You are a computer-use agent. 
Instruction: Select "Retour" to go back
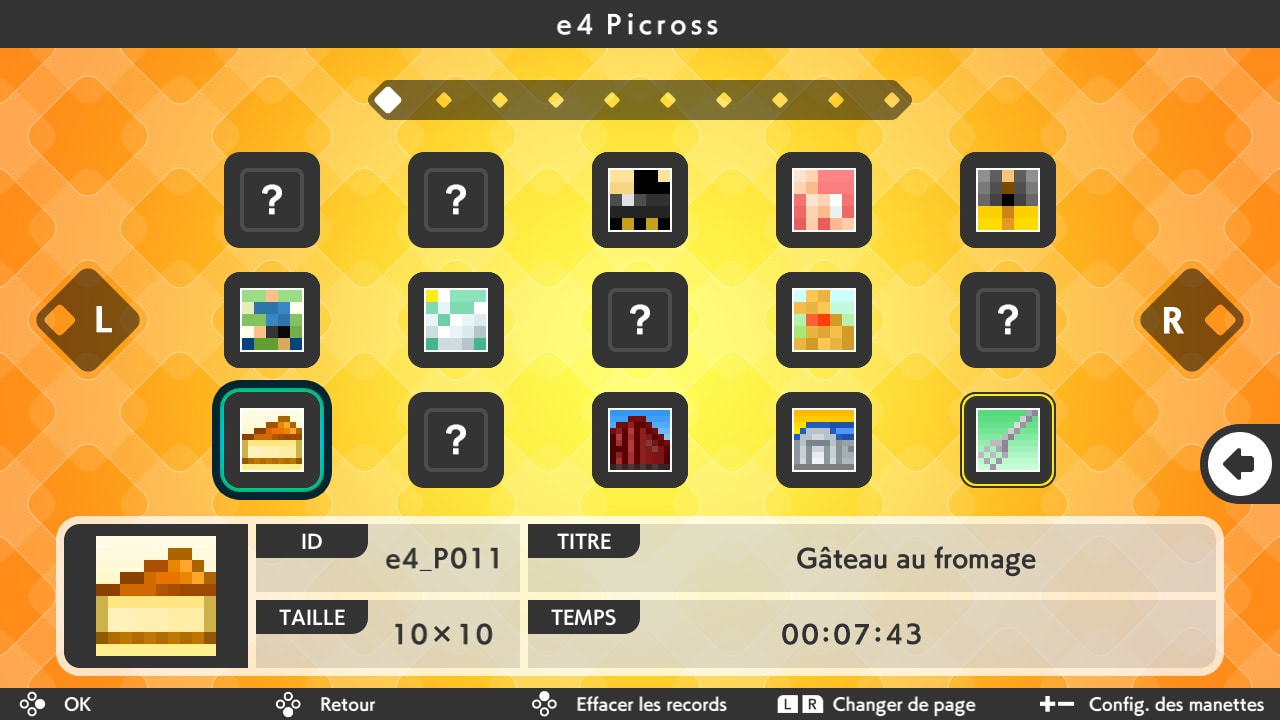point(345,704)
